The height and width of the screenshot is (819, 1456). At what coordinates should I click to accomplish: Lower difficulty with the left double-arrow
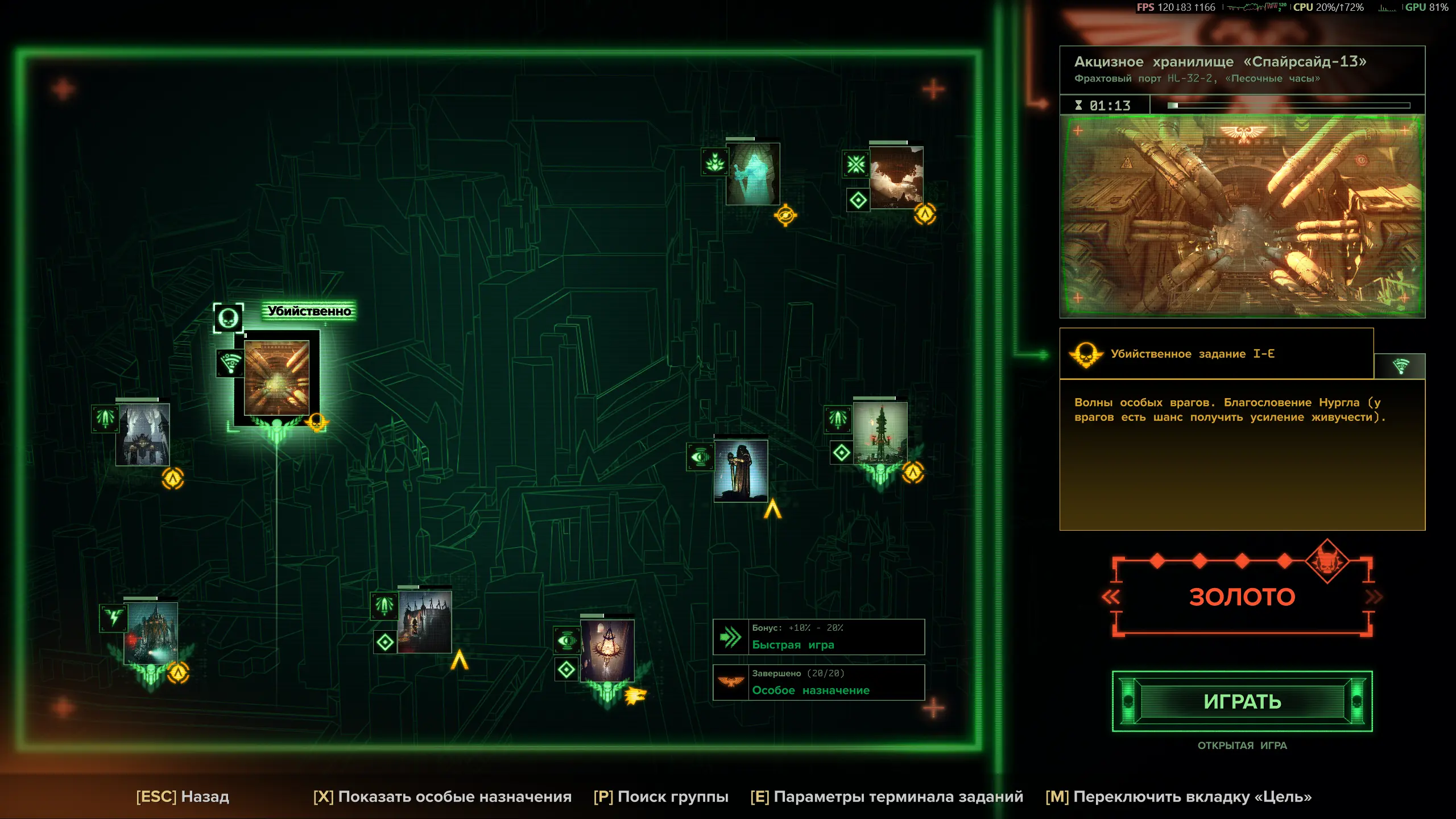tap(1111, 597)
